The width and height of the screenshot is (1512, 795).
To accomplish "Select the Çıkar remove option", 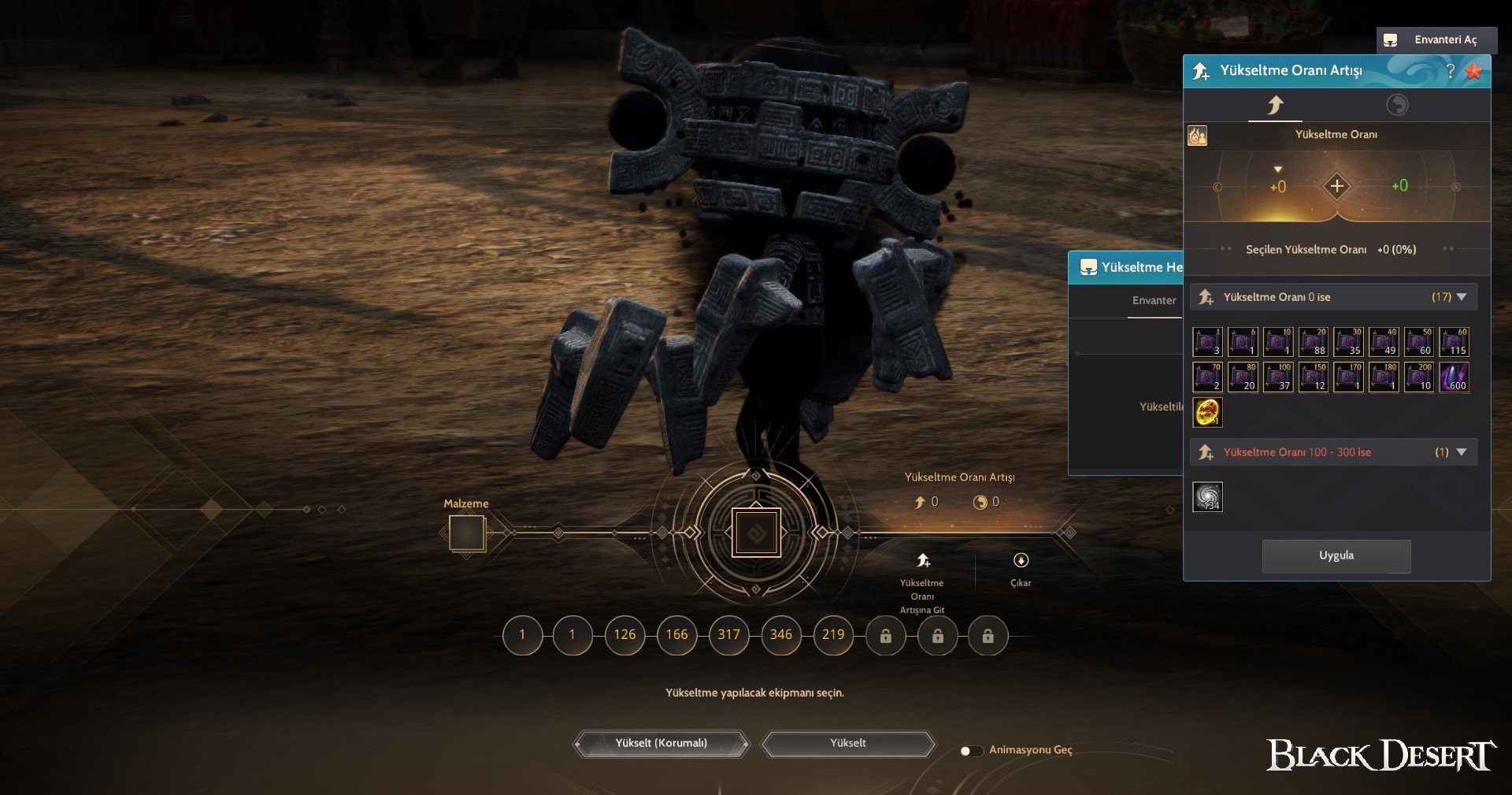I will click(x=1021, y=567).
